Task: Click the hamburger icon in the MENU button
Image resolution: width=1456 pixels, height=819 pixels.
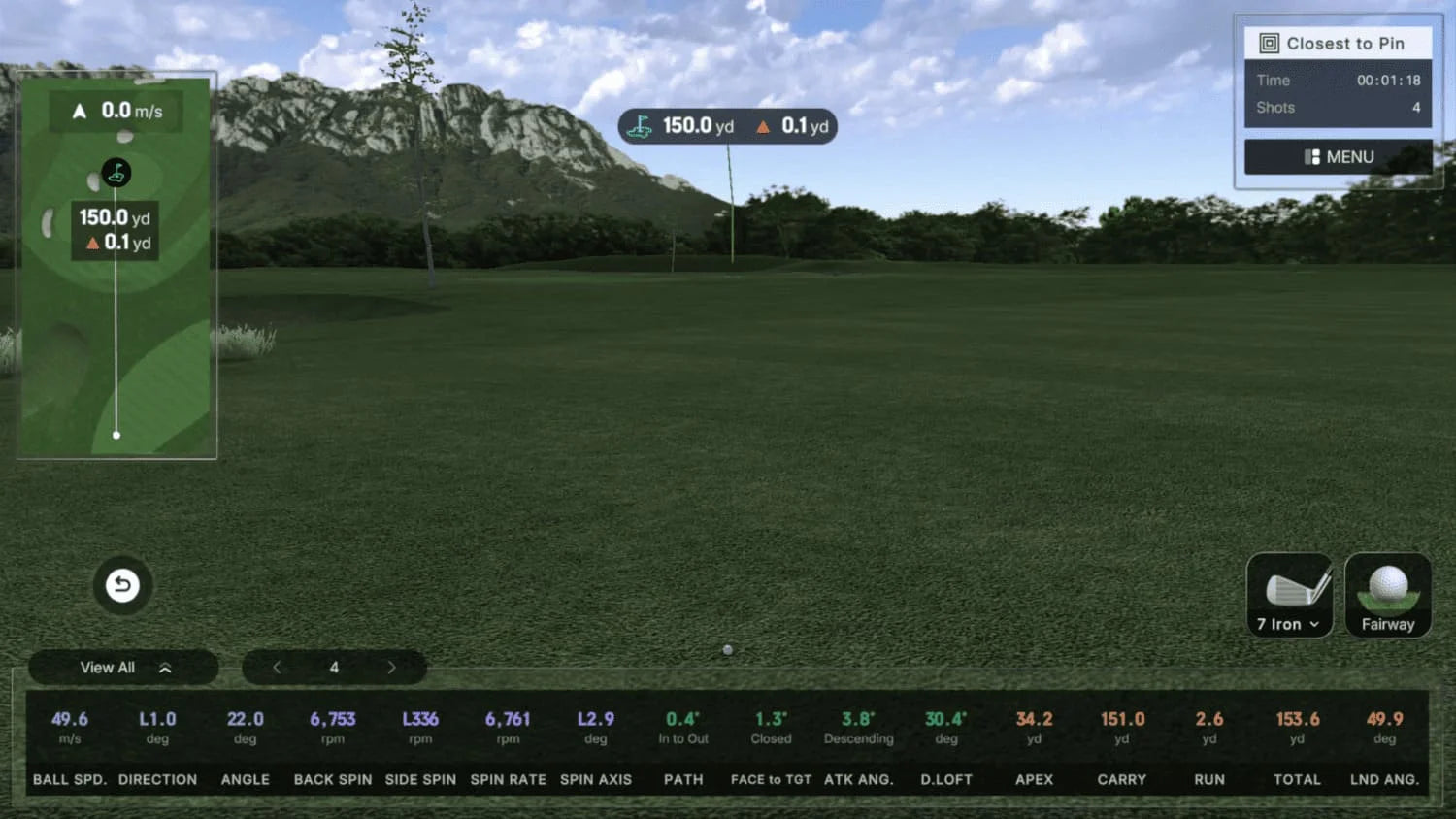Action: click(x=1312, y=156)
